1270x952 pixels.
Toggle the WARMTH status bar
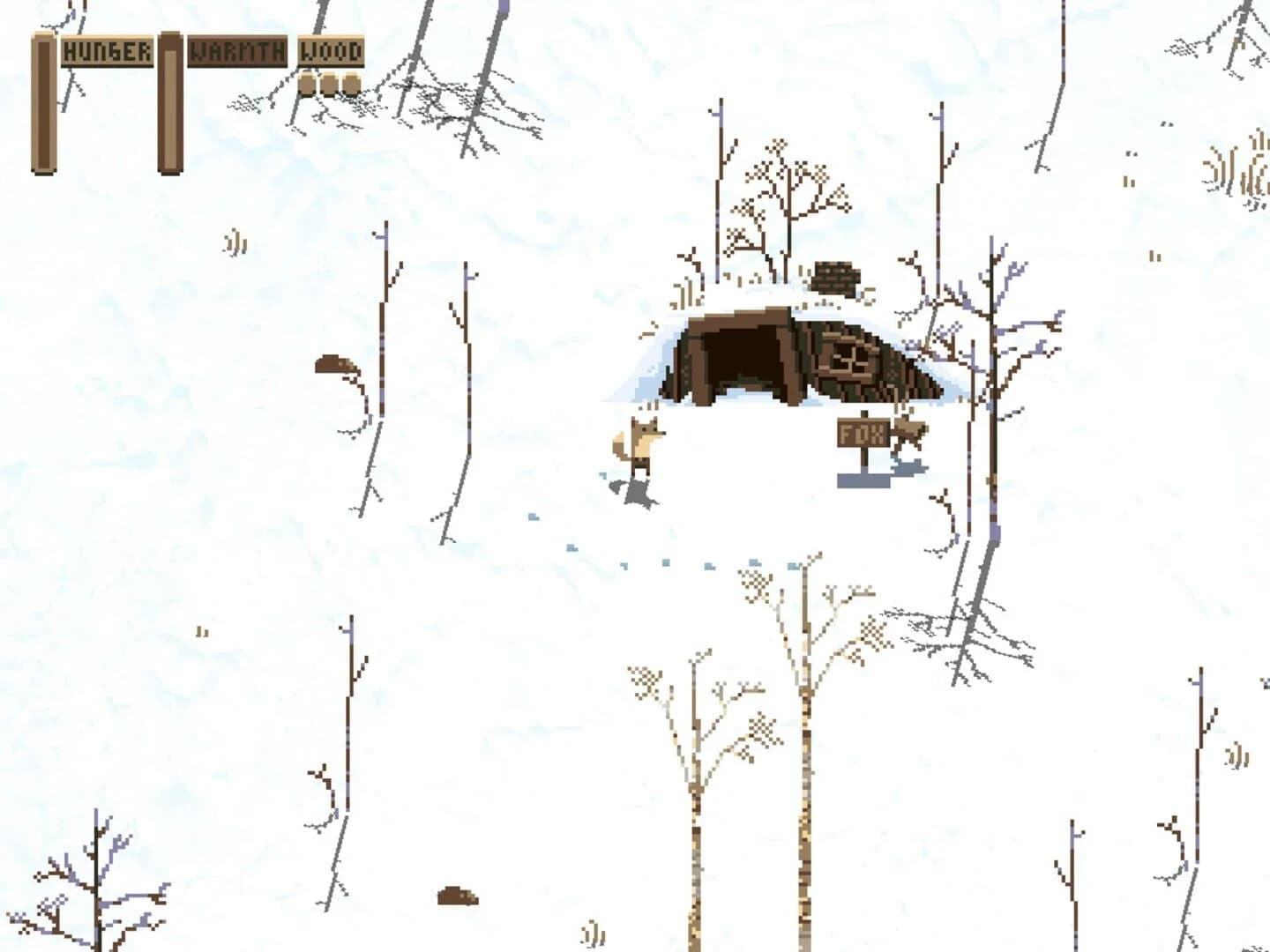click(169, 102)
